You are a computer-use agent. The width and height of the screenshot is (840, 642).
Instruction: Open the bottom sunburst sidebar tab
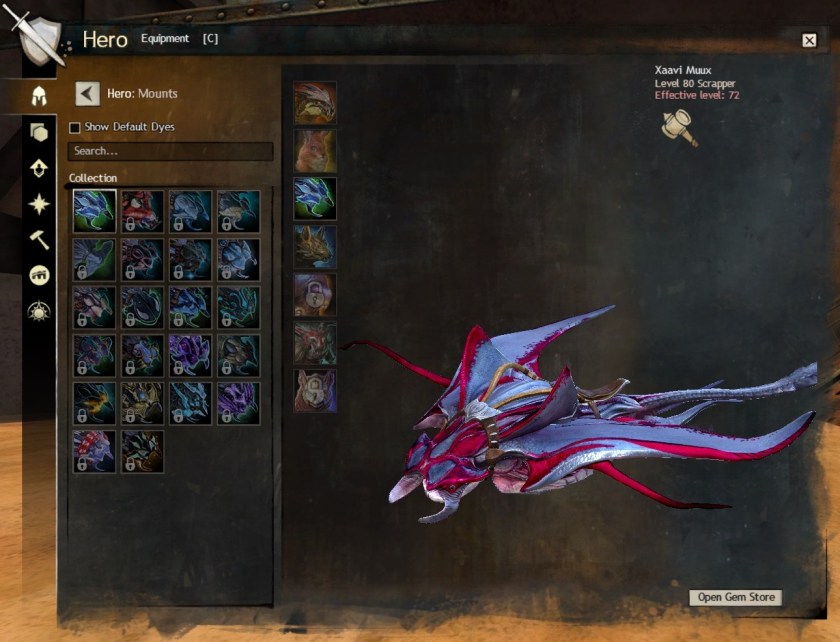39,311
